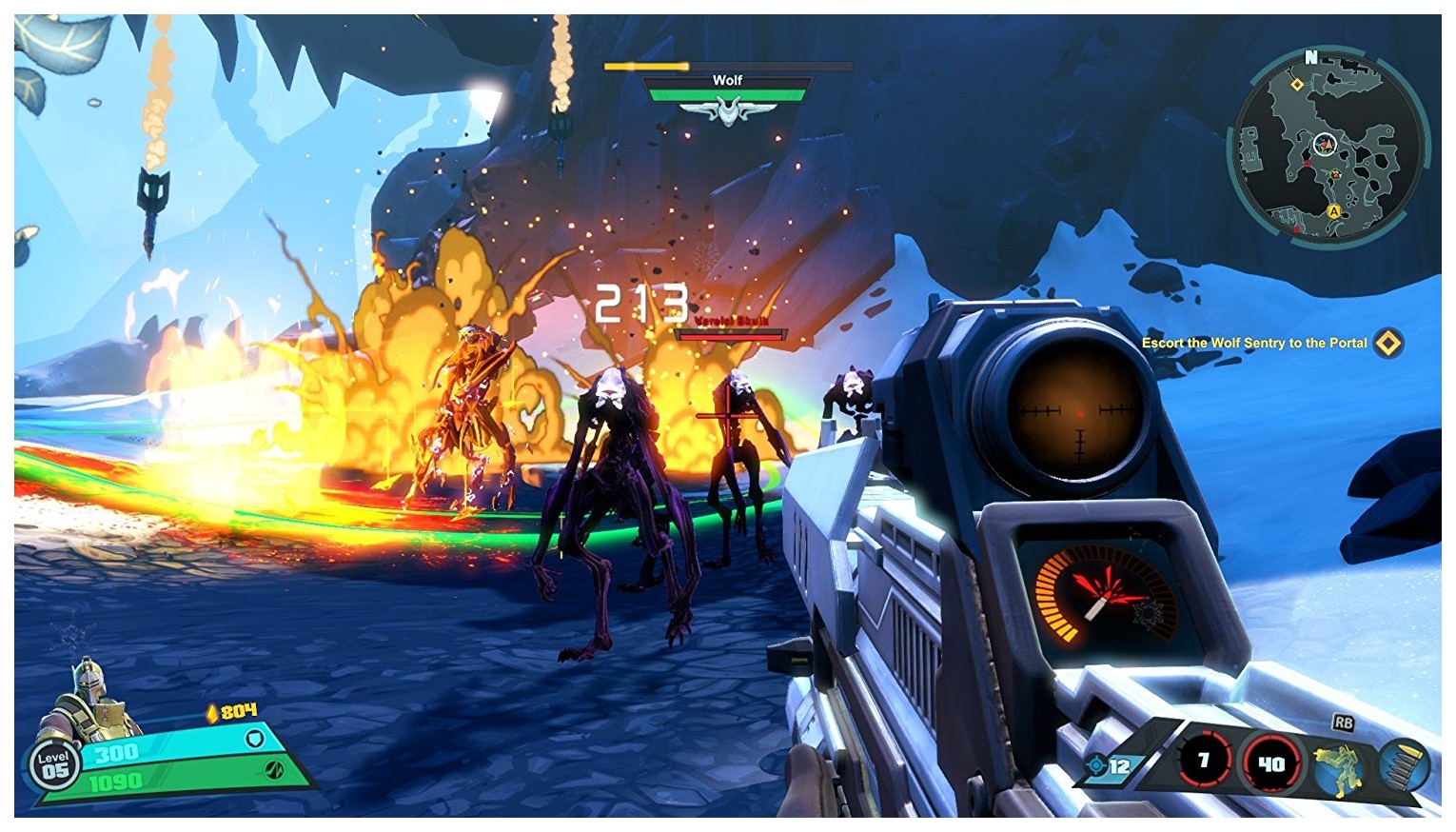1456x832 pixels.
Task: Click the Wolf sentry emblem at top
Action: coord(728,112)
